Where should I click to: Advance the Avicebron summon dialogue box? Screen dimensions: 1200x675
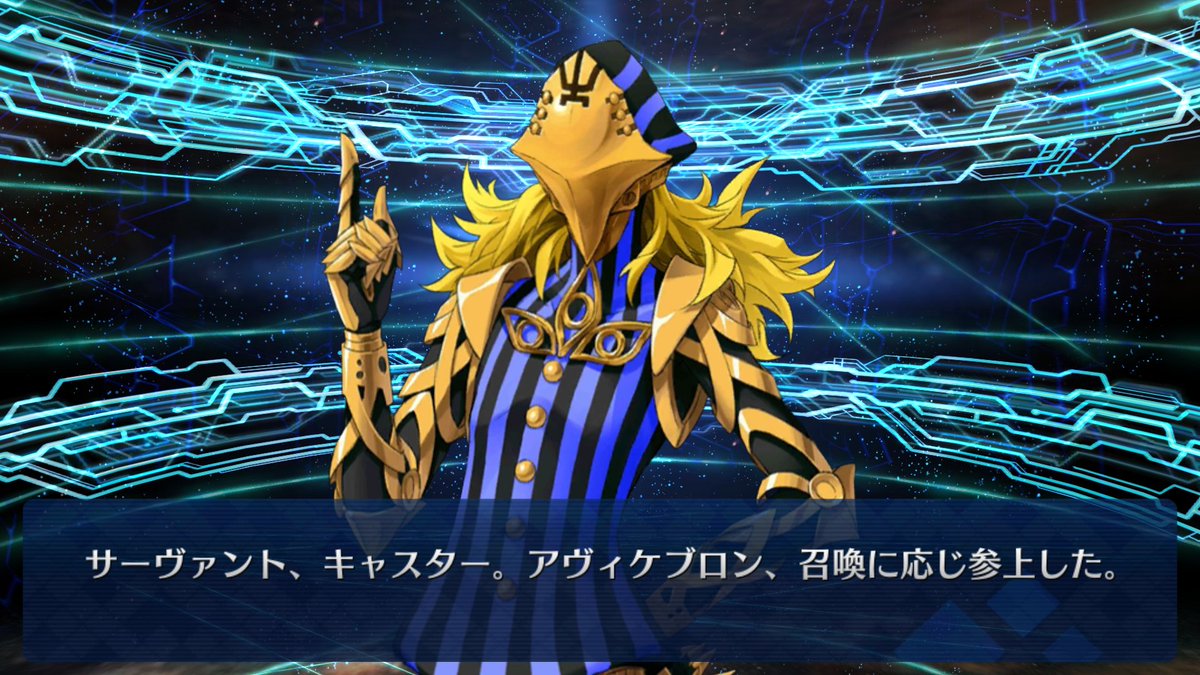600,580
